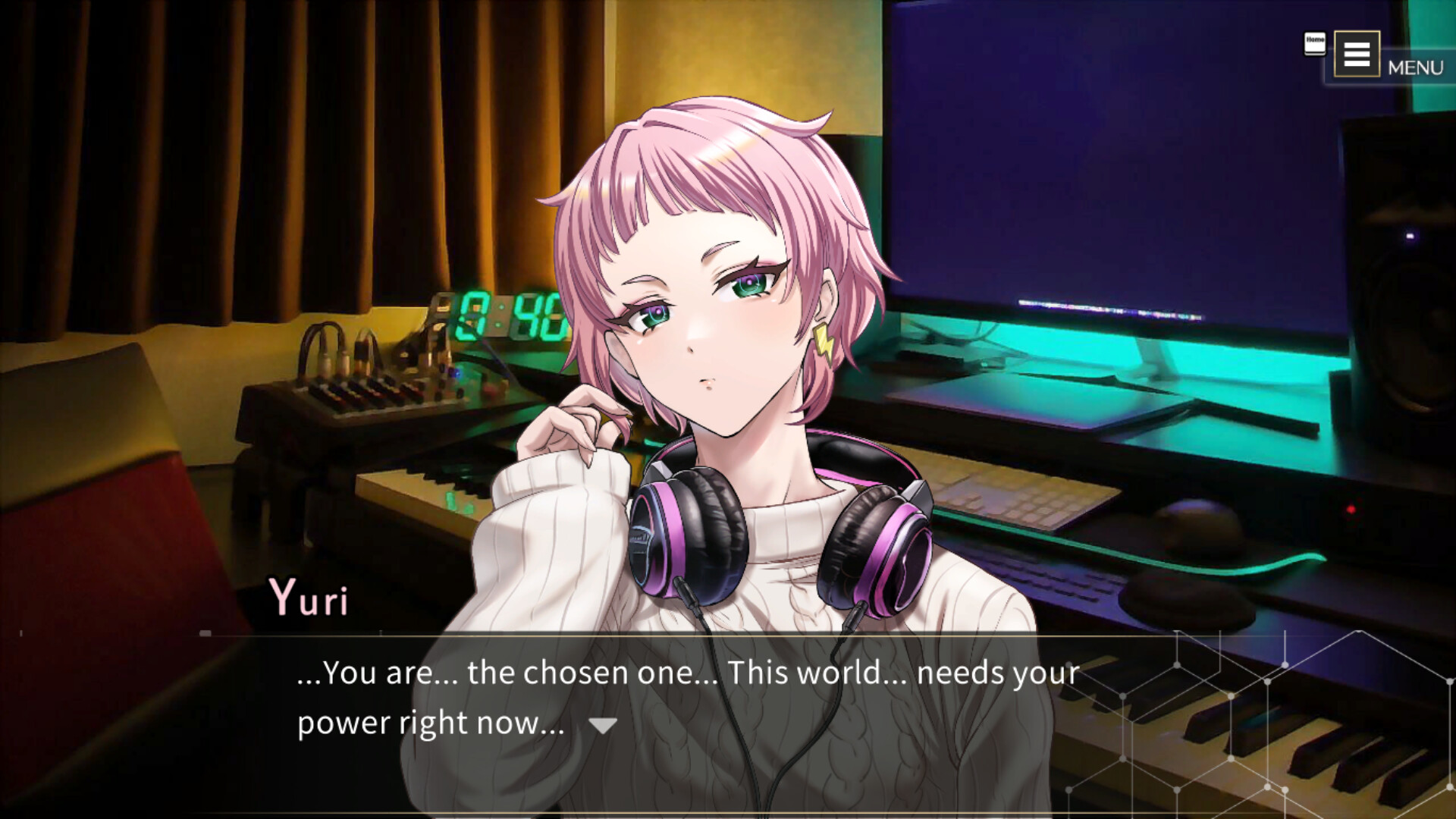This screenshot has height=819, width=1456.
Task: Click the down arrow to advance the dialogue
Action: [x=603, y=725]
